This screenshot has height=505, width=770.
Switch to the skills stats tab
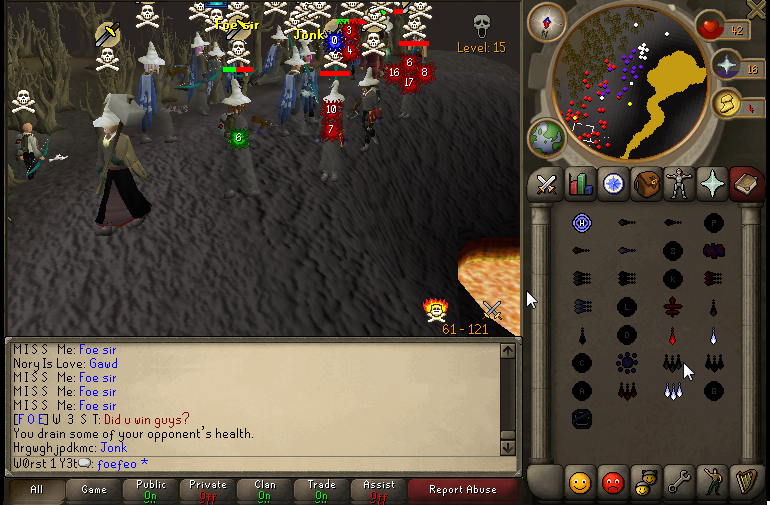(x=580, y=184)
